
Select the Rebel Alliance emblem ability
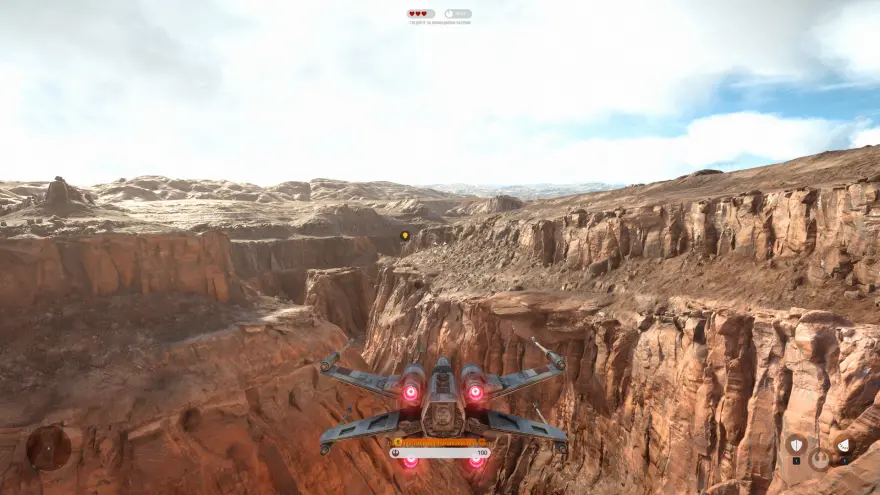819,460
